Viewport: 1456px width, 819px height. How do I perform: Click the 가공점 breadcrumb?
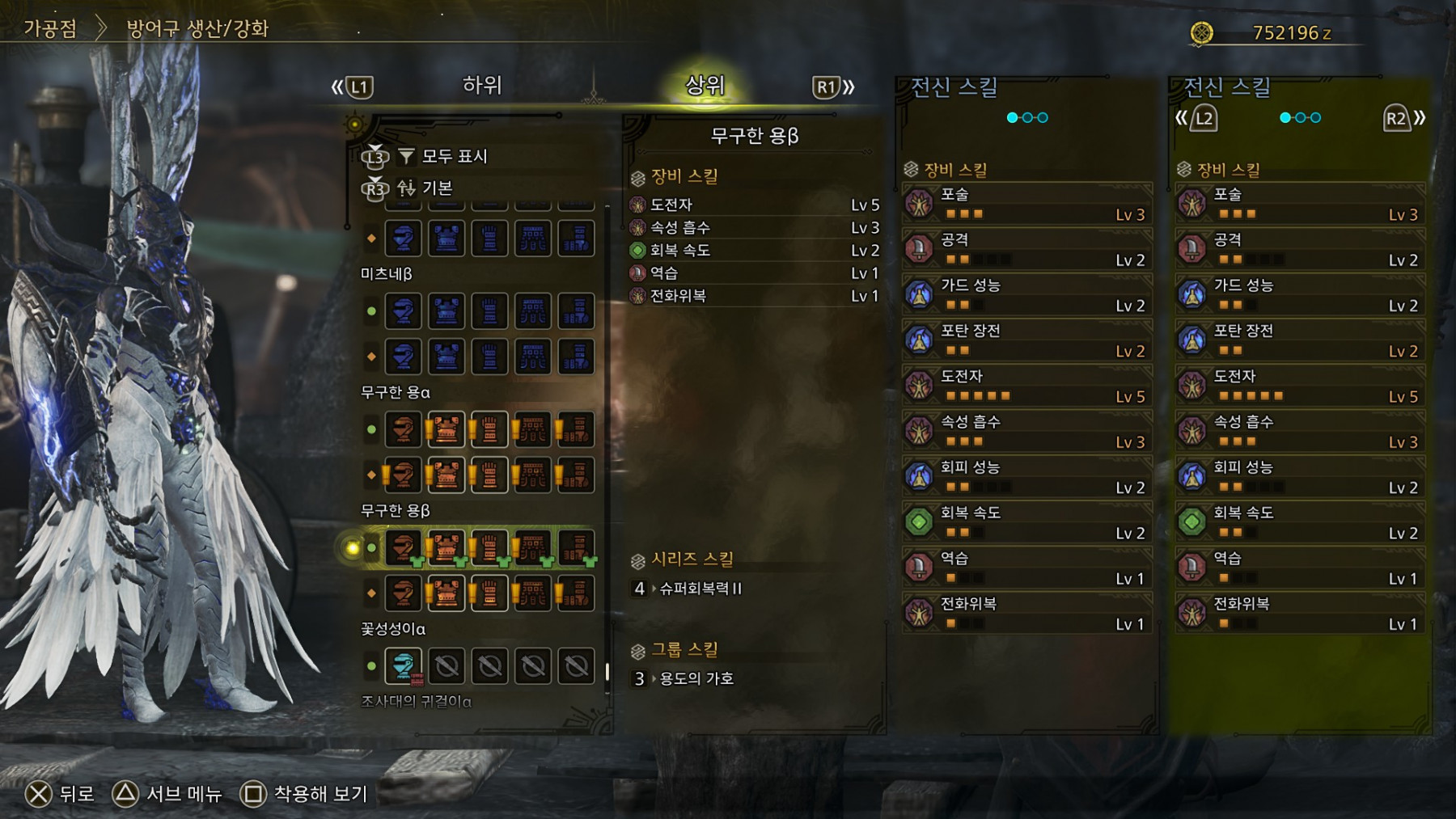coord(50,29)
